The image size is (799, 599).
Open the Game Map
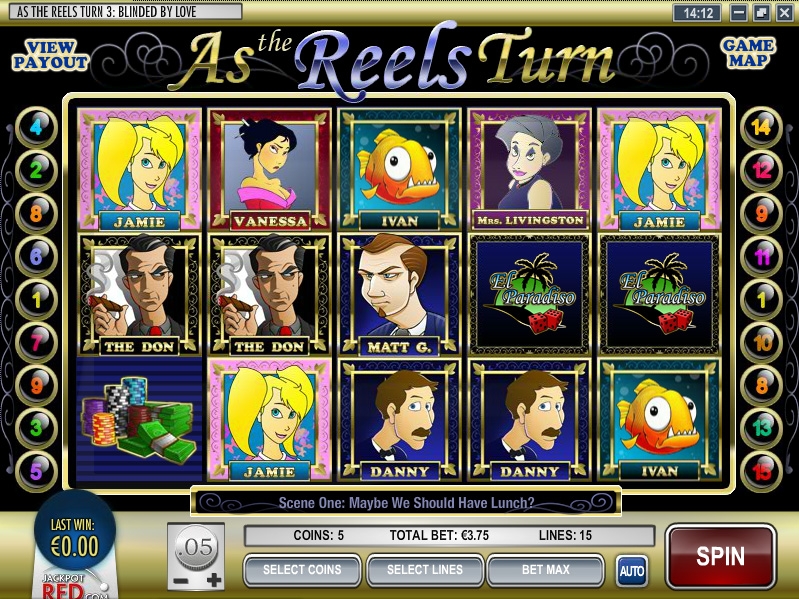point(748,53)
